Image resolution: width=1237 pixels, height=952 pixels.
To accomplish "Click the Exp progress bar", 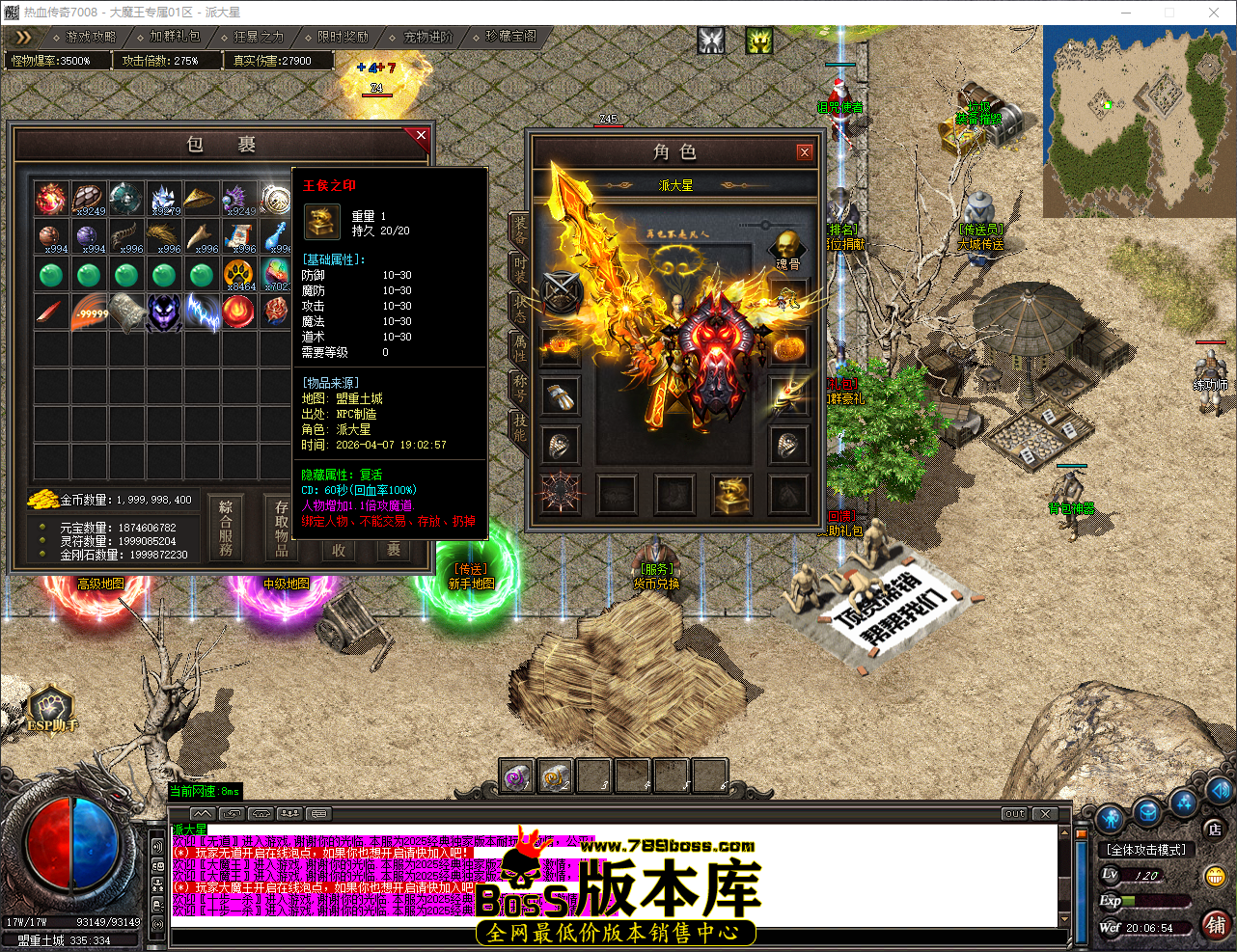I will 1153,901.
